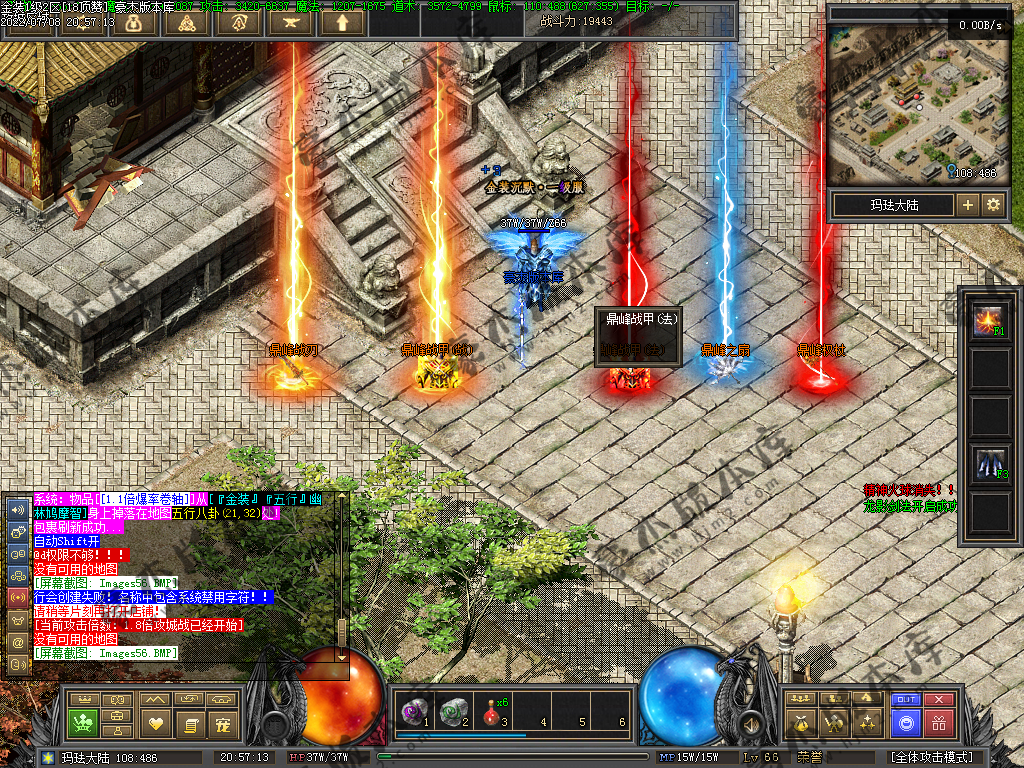This screenshot has height=768, width=1024.
Task: Switch the 全体攻击模式 attack mode
Action: coord(932,758)
